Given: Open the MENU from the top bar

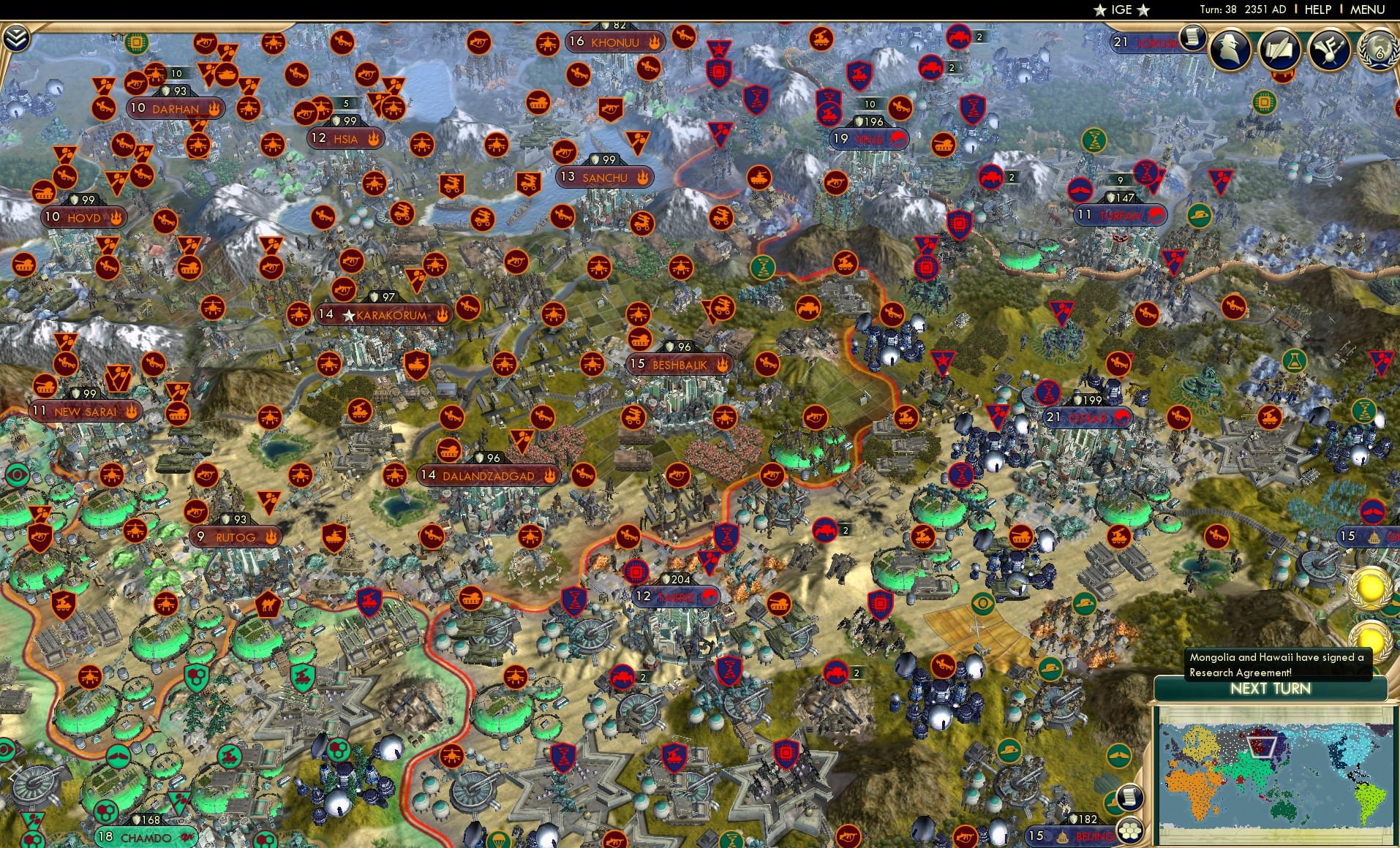Looking at the screenshot, I should tap(1366, 10).
